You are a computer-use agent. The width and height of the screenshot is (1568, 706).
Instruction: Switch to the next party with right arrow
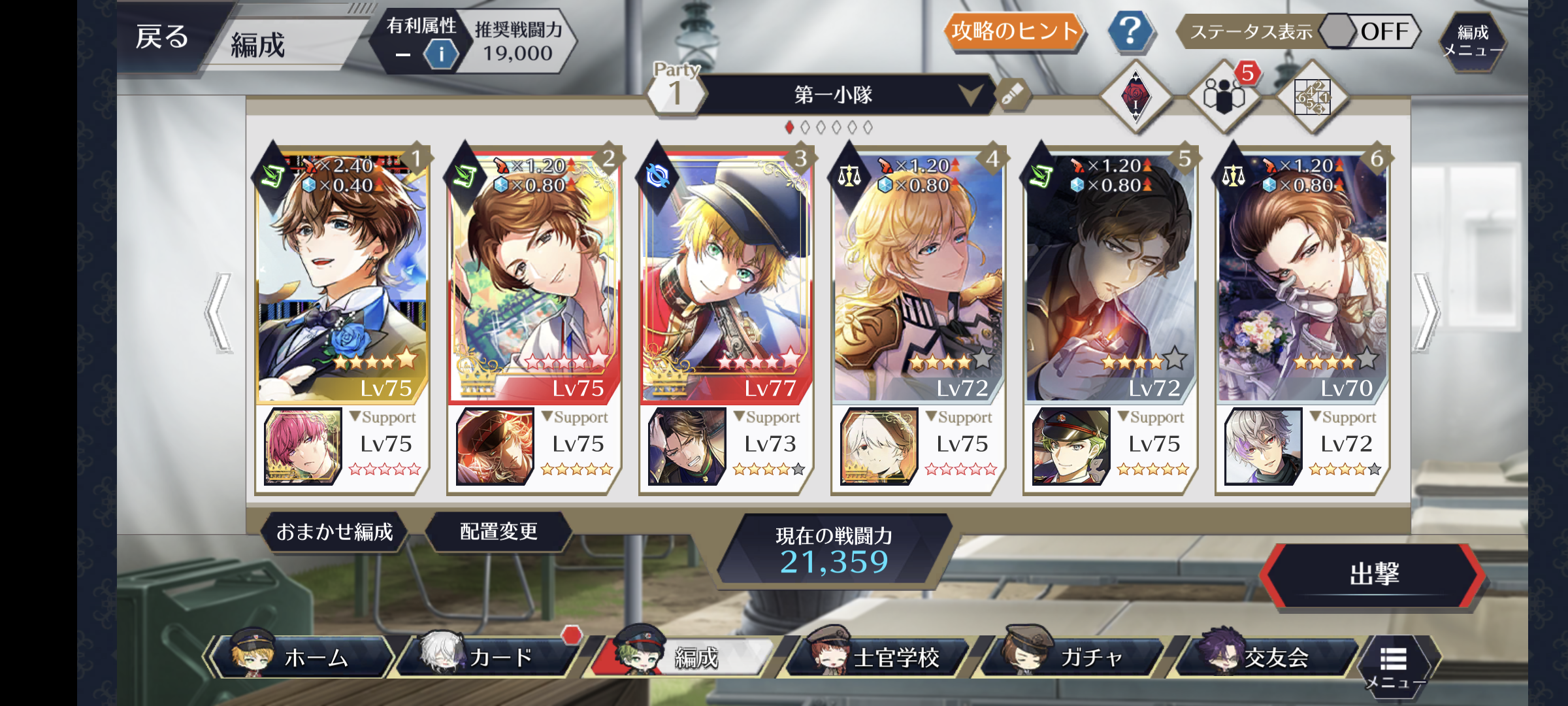click(x=1426, y=312)
